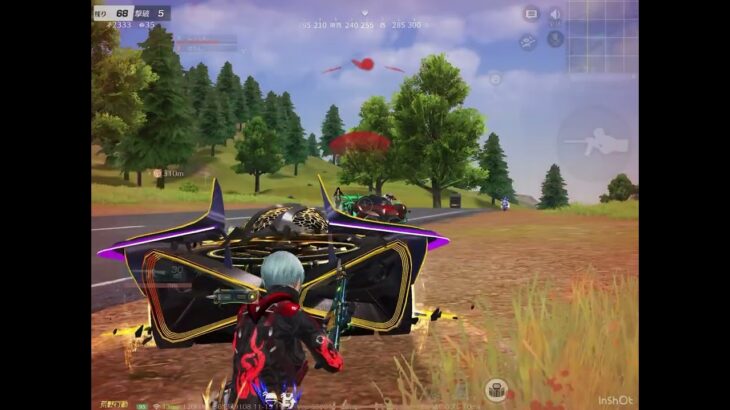
Task: Open the backpack icon
Action: pyautogui.click(x=496, y=390)
